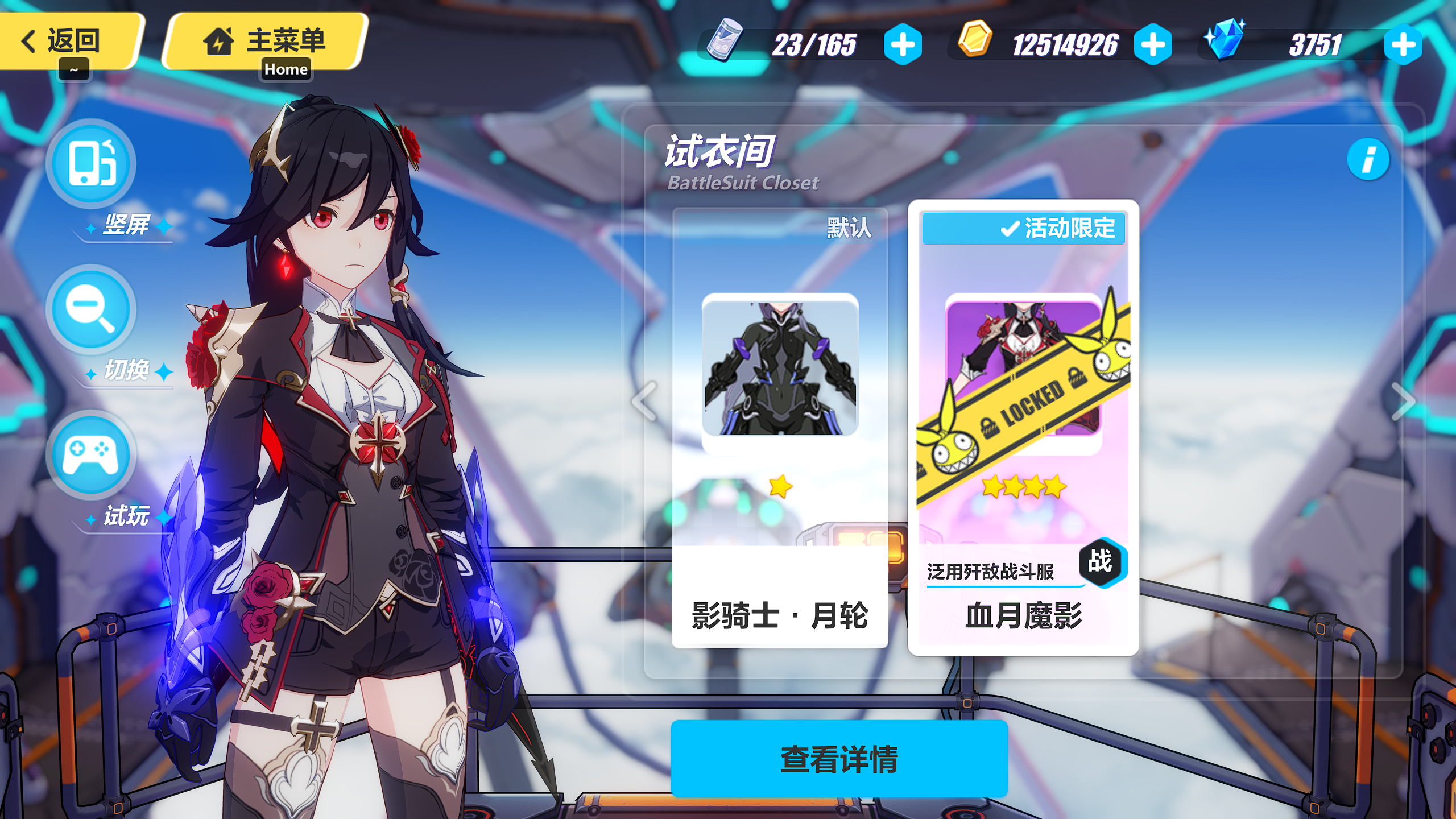The image size is (1456, 819).
Task: Add stamina with the plus button
Action: coord(903,44)
